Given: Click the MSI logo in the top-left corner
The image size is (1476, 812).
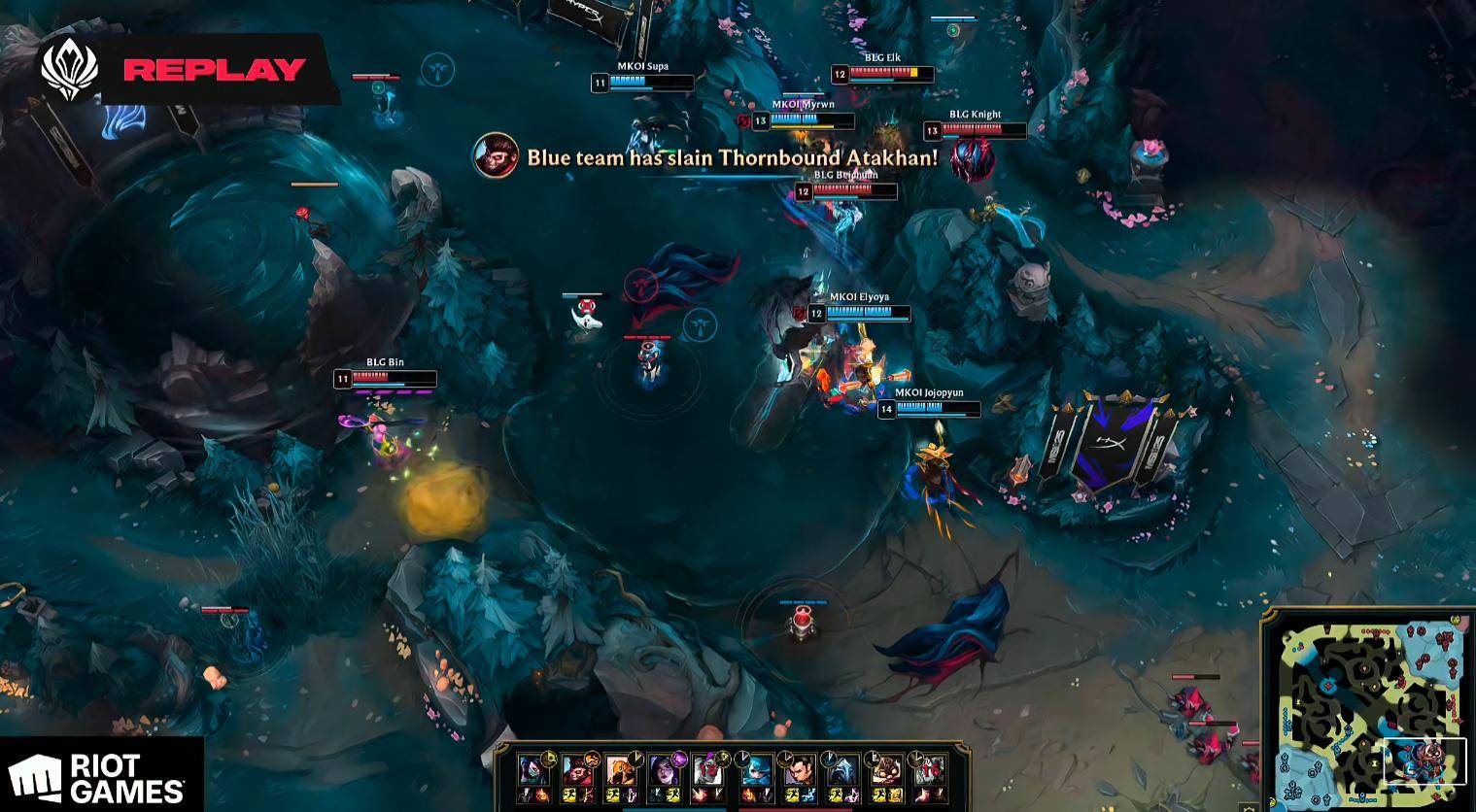Looking at the screenshot, I should pyautogui.click(x=68, y=68).
